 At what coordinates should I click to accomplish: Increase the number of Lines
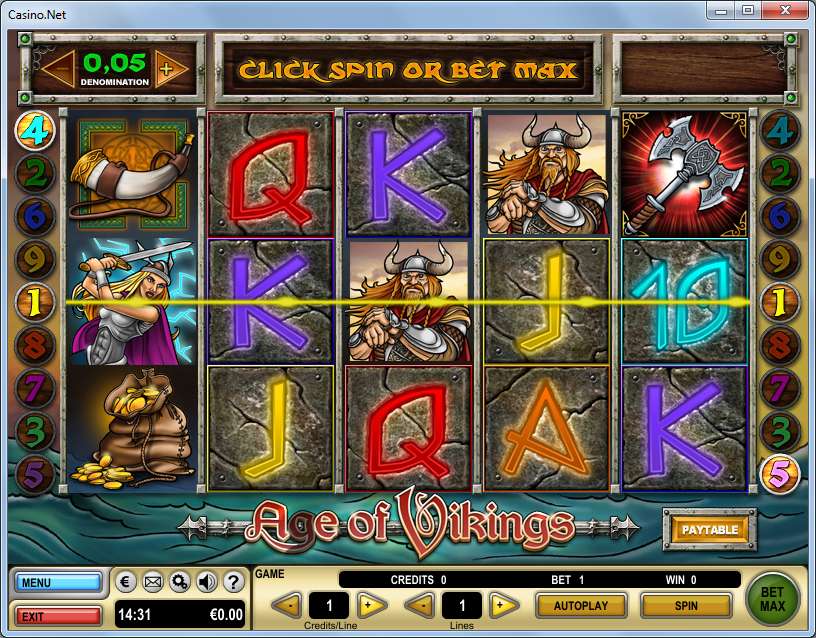point(503,605)
